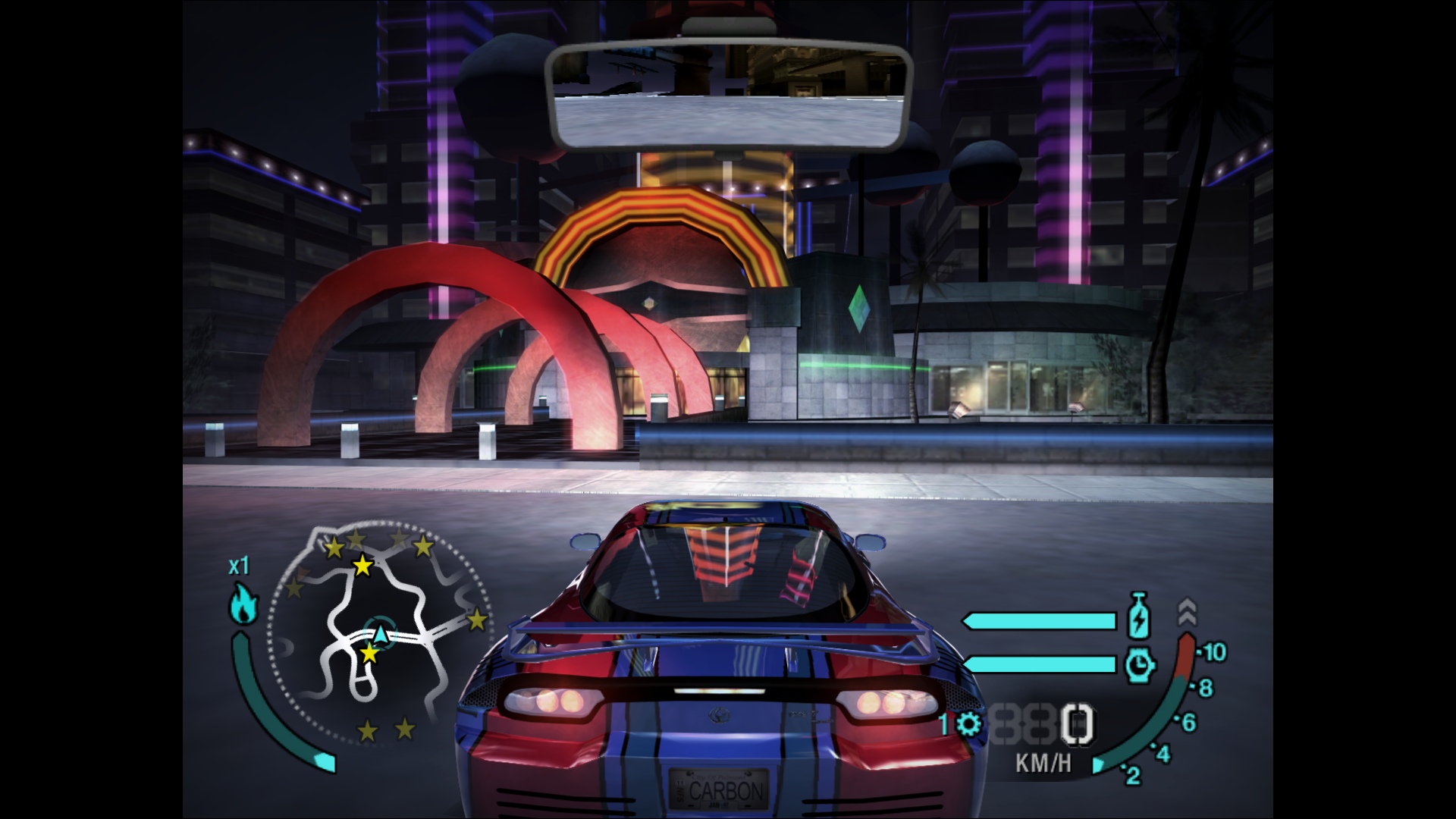The width and height of the screenshot is (1456, 819).
Task: Click the rear-view mirror display
Action: coord(728,95)
